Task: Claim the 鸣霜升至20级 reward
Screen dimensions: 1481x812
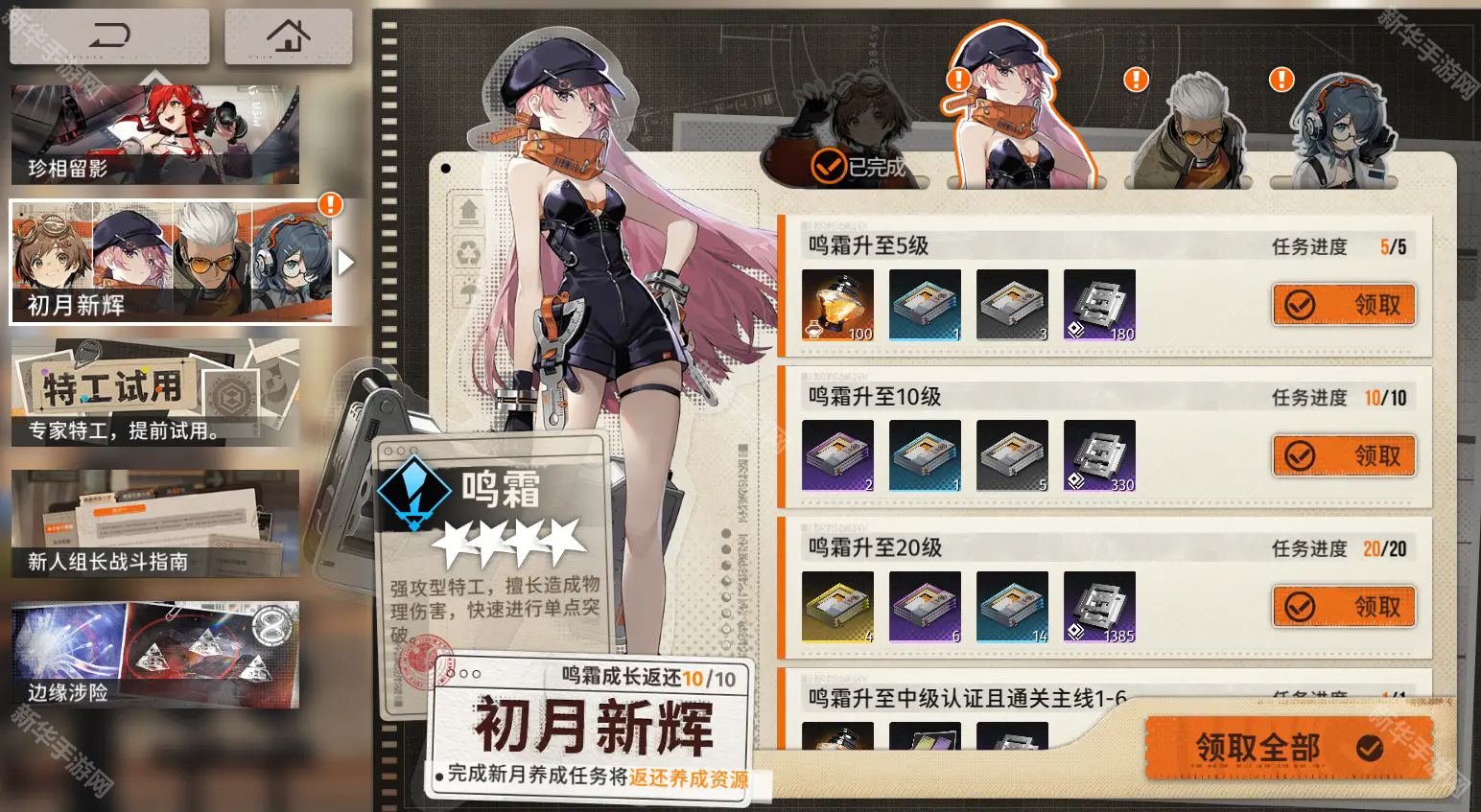Action: click(x=1343, y=606)
